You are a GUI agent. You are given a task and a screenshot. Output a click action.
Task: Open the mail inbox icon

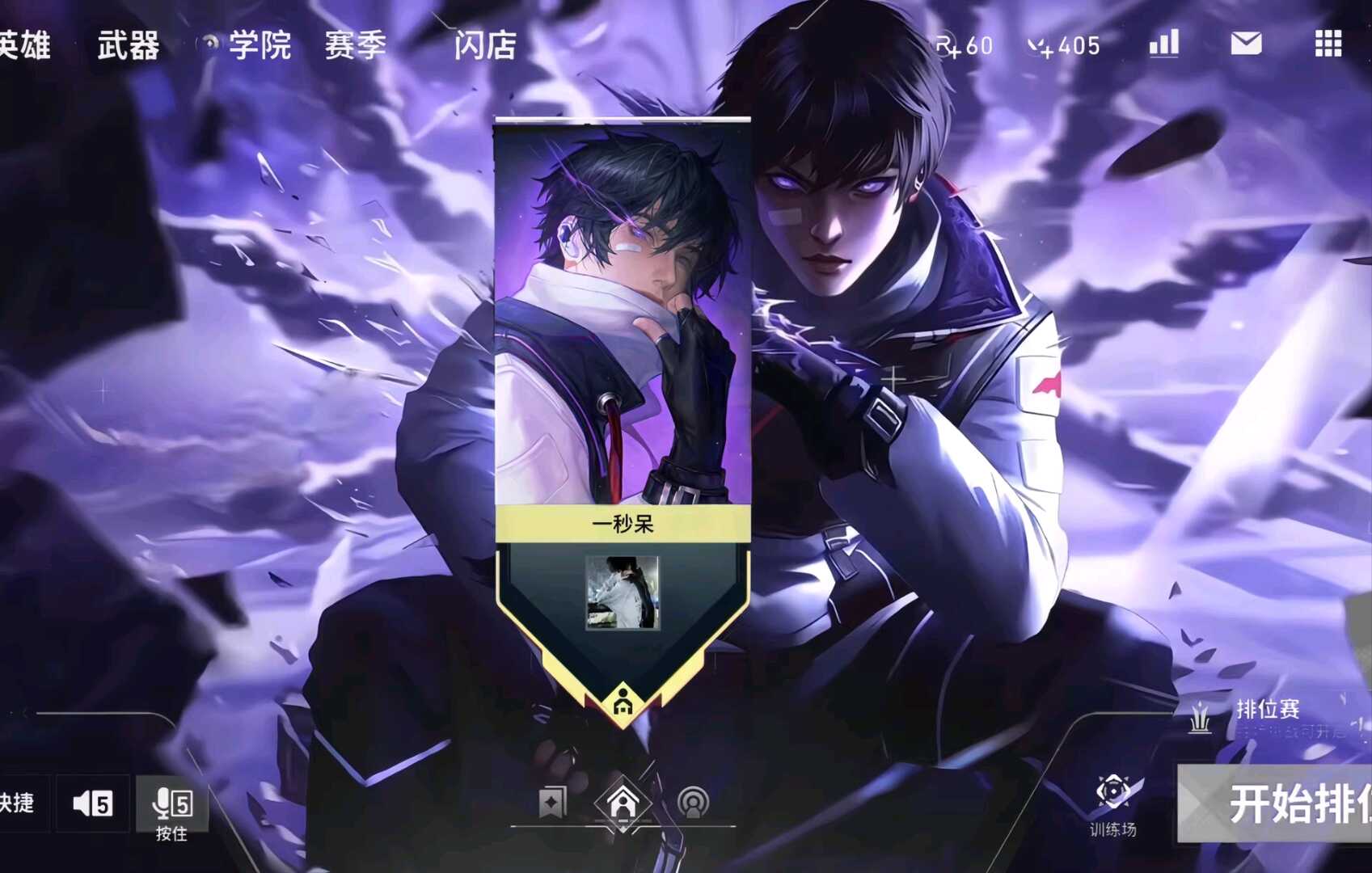pyautogui.click(x=1247, y=44)
